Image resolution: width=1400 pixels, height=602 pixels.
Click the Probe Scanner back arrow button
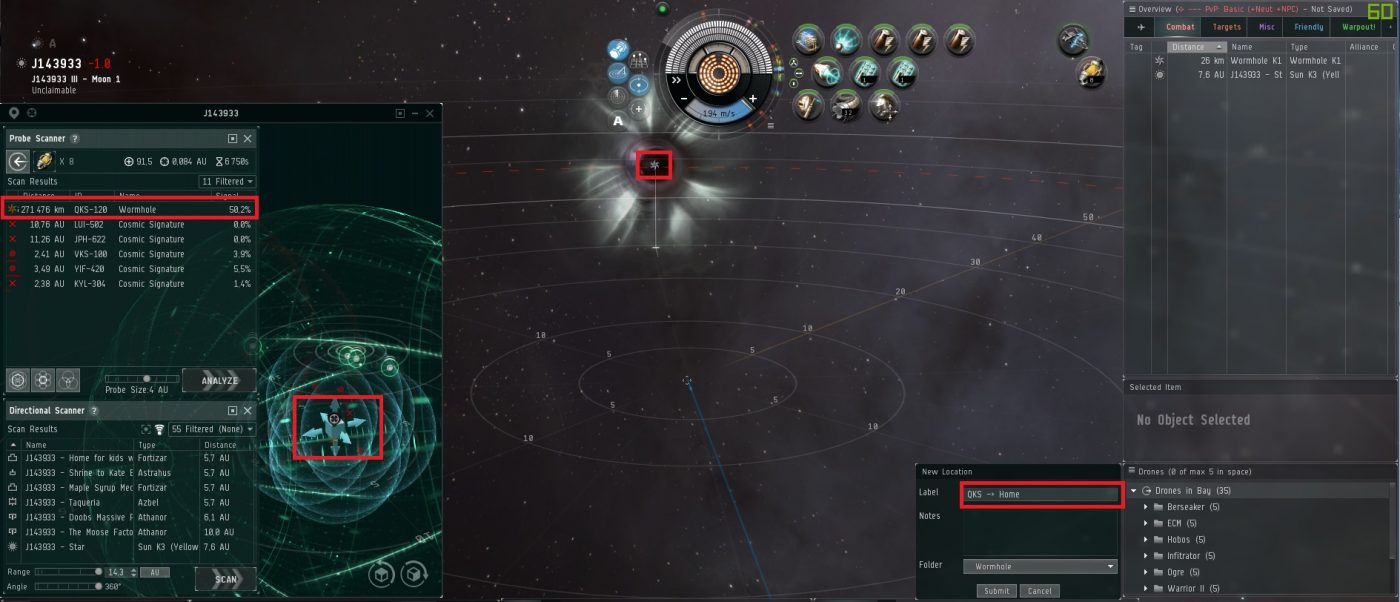coord(18,162)
